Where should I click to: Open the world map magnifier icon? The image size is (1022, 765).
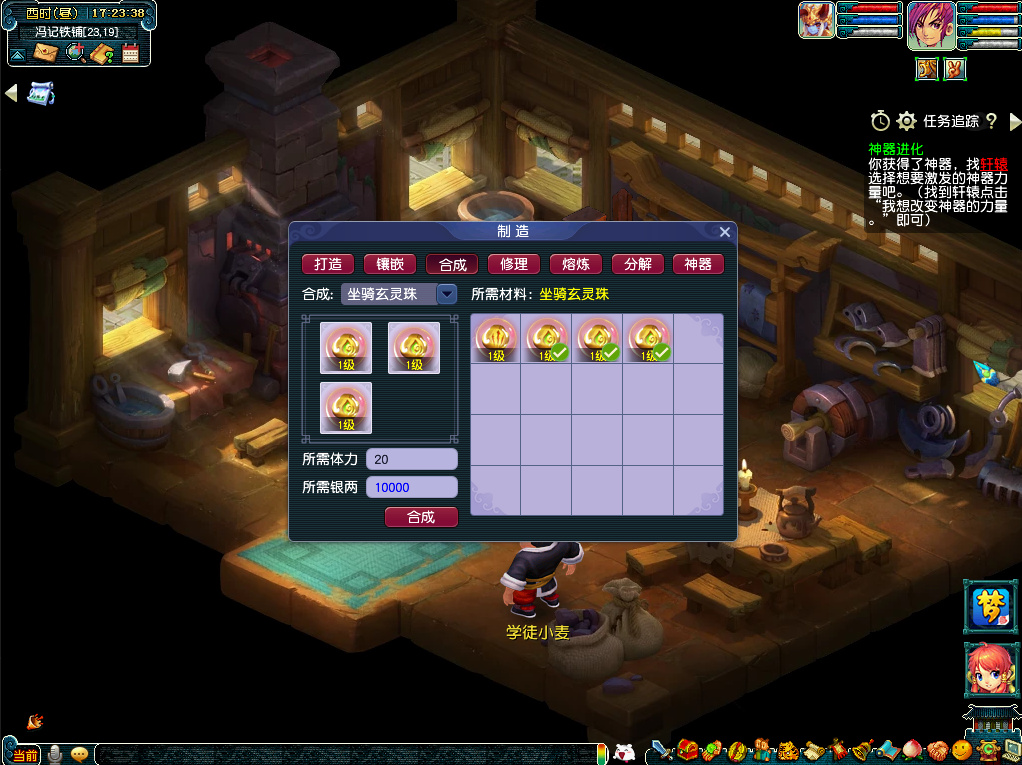[x=74, y=53]
